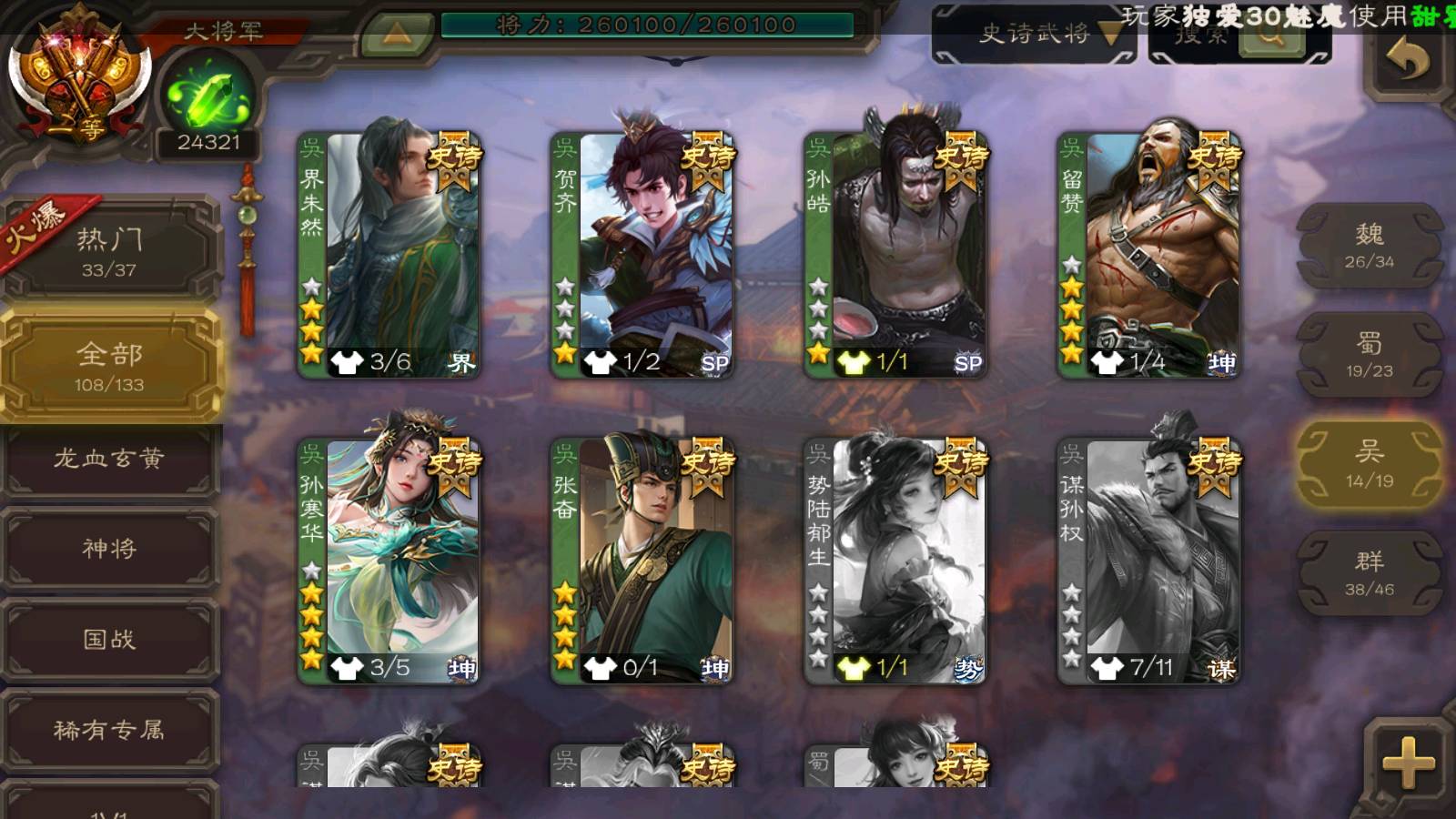This screenshot has width=1456, height=819.
Task: Choose the 贺齐 SP general card
Action: pyautogui.click(x=642, y=255)
